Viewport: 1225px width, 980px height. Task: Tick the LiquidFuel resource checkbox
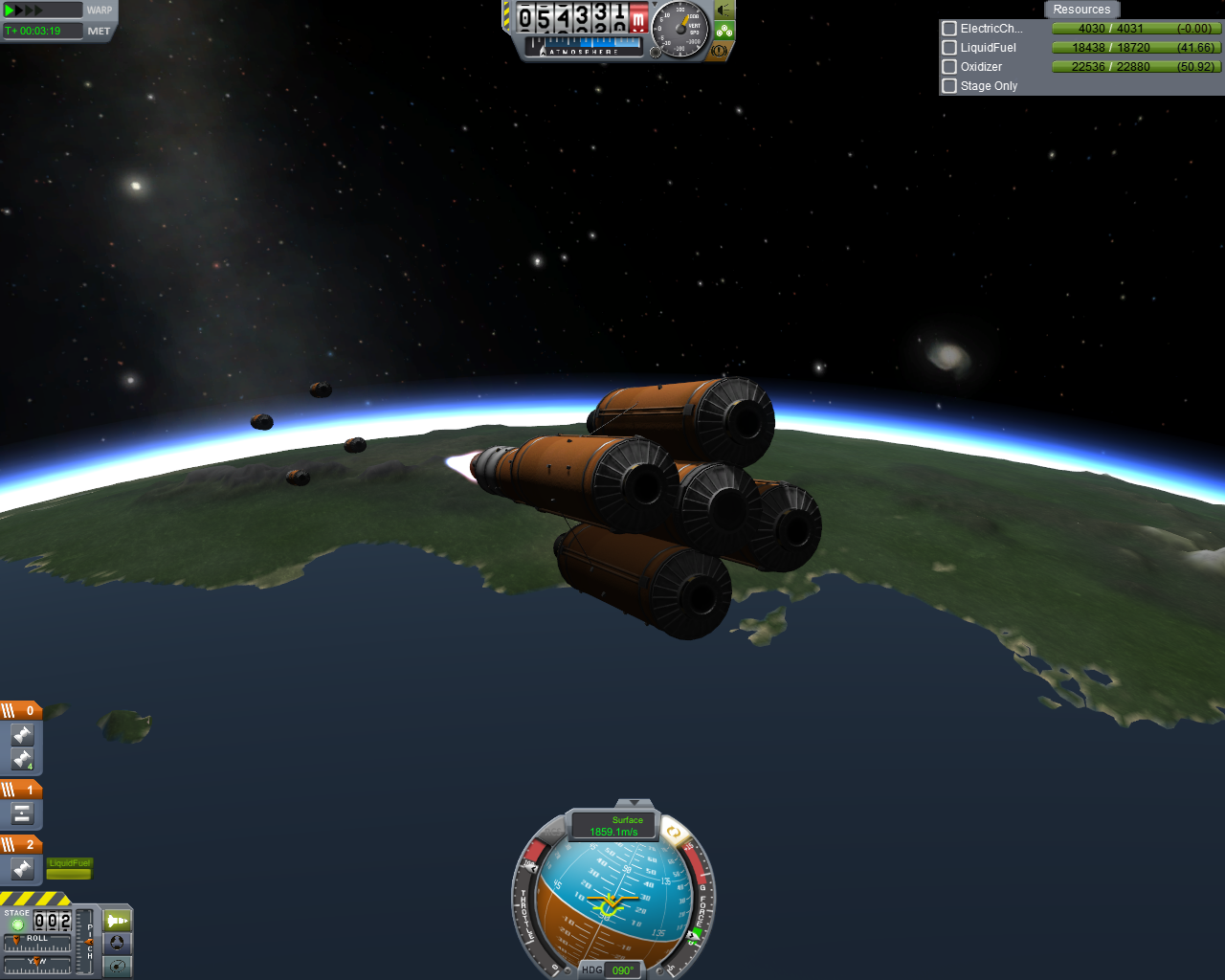coord(949,48)
